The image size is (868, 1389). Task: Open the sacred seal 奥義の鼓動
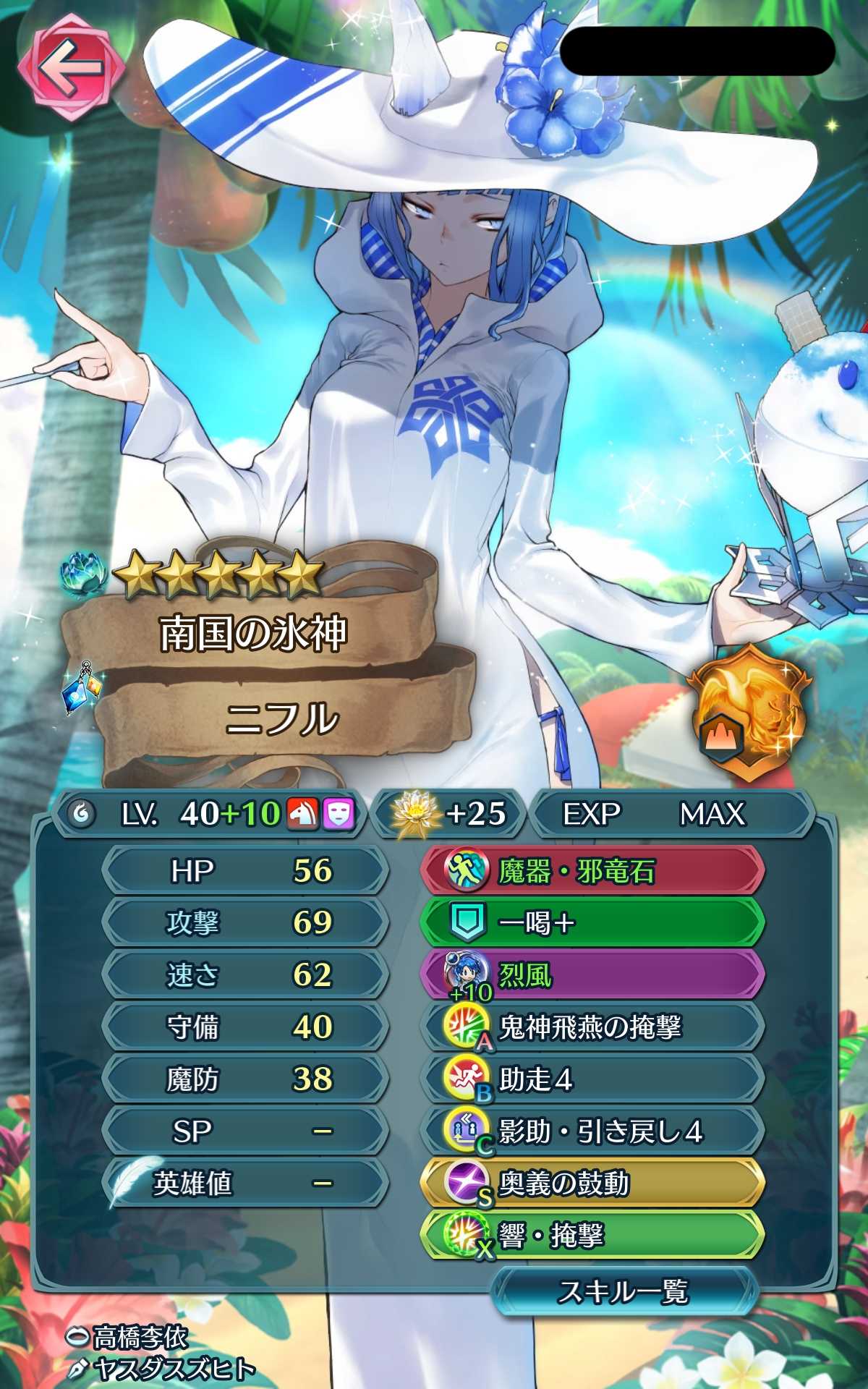592,1184
